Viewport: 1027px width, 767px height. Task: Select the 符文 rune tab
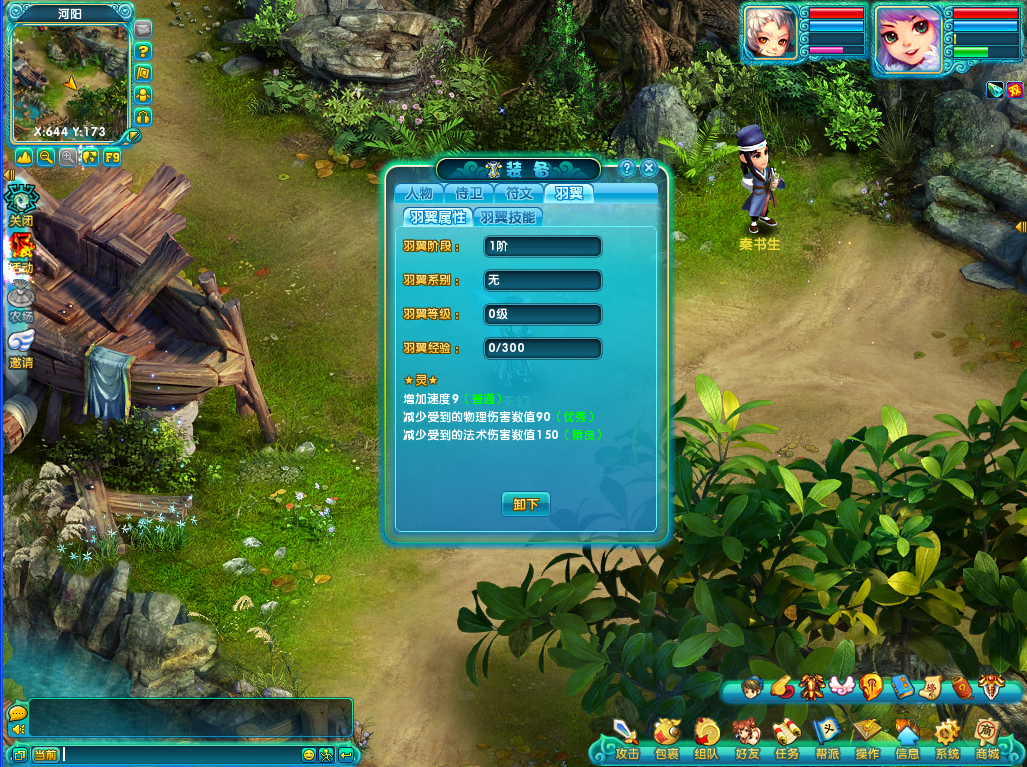(519, 193)
